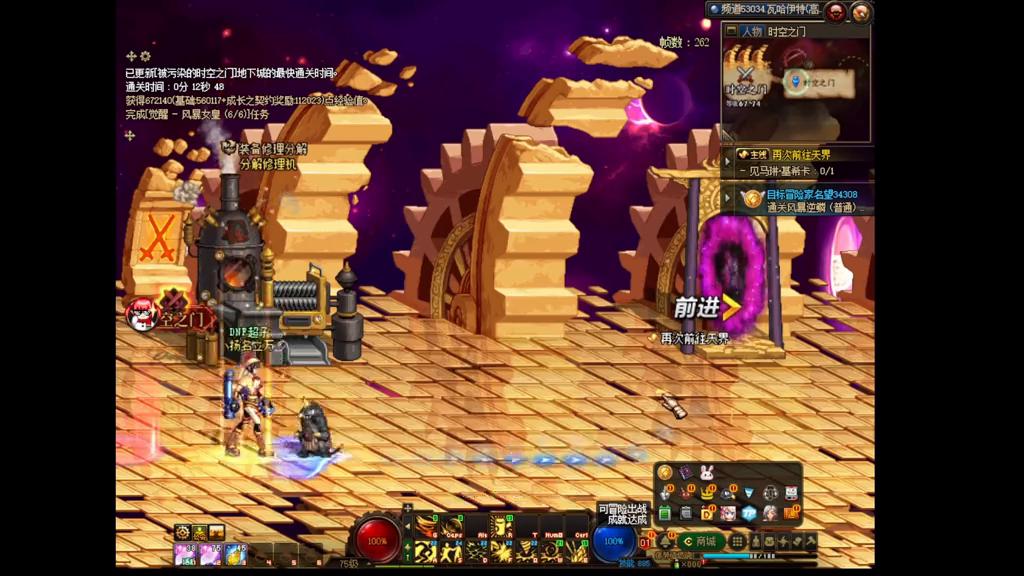Click the notification bell icon
1024x576 pixels.
pyautogui.click(x=664, y=541)
